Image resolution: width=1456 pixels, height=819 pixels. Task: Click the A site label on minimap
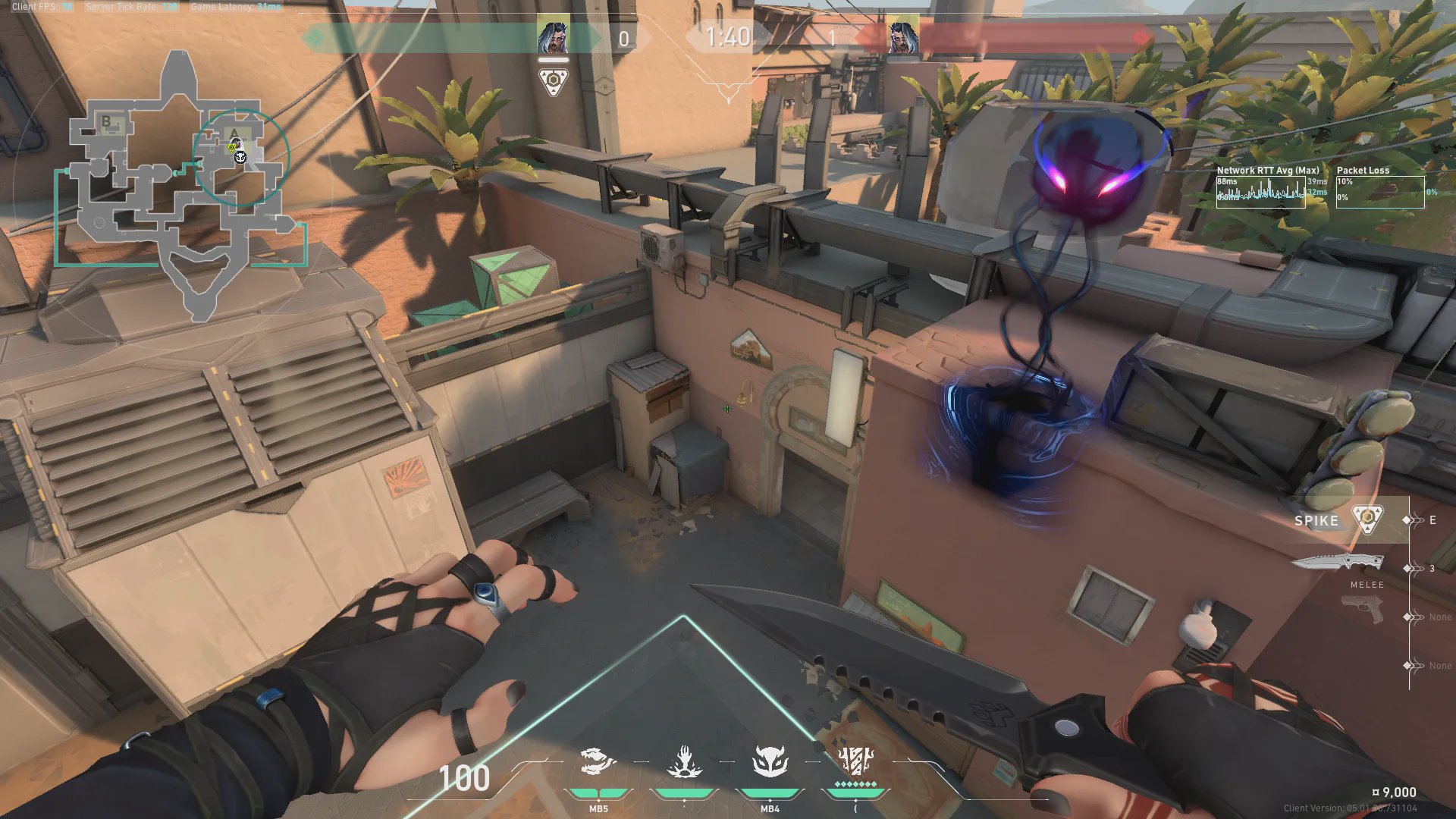click(x=234, y=133)
